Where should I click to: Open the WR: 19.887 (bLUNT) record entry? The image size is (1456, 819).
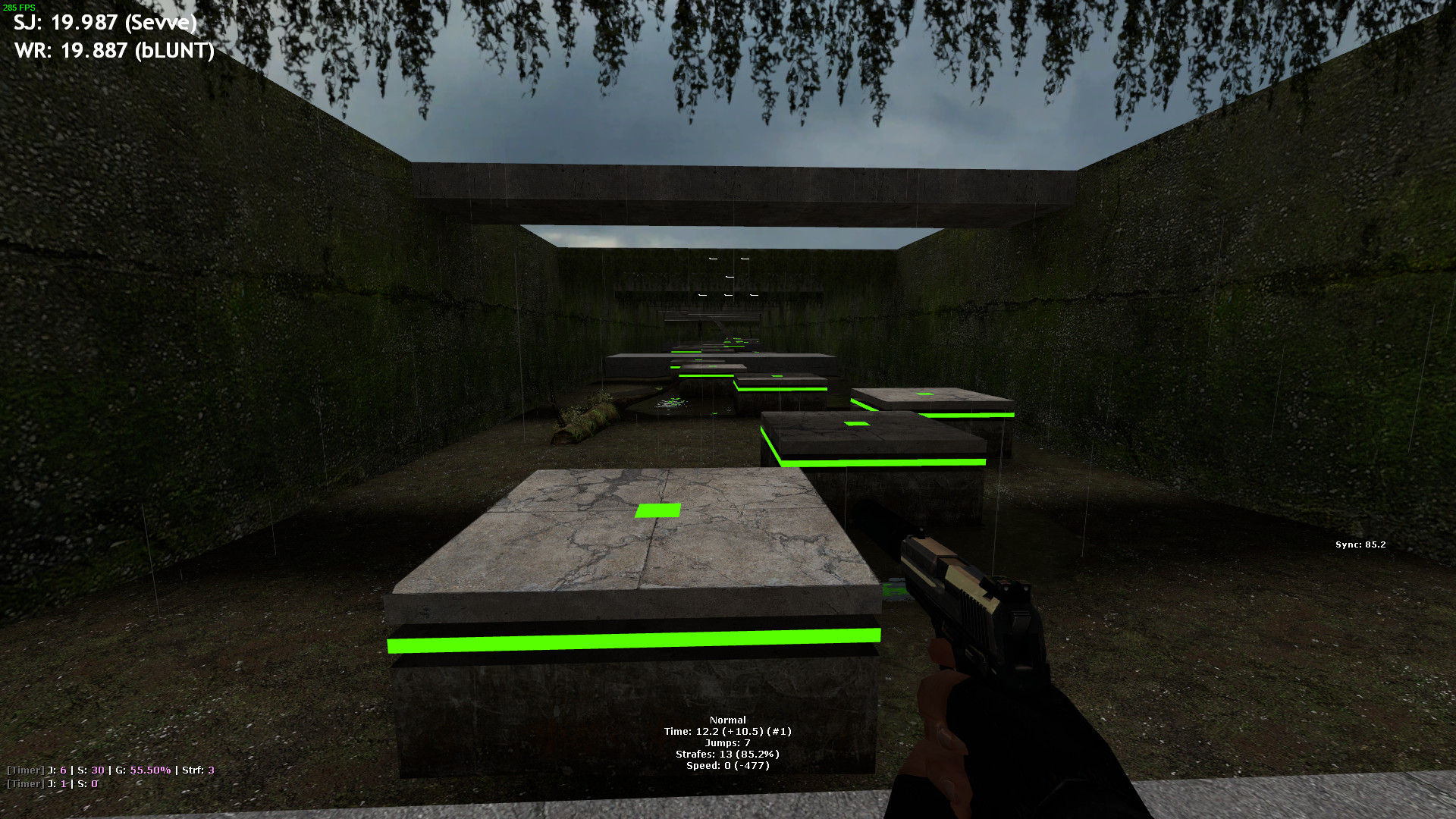tap(112, 52)
